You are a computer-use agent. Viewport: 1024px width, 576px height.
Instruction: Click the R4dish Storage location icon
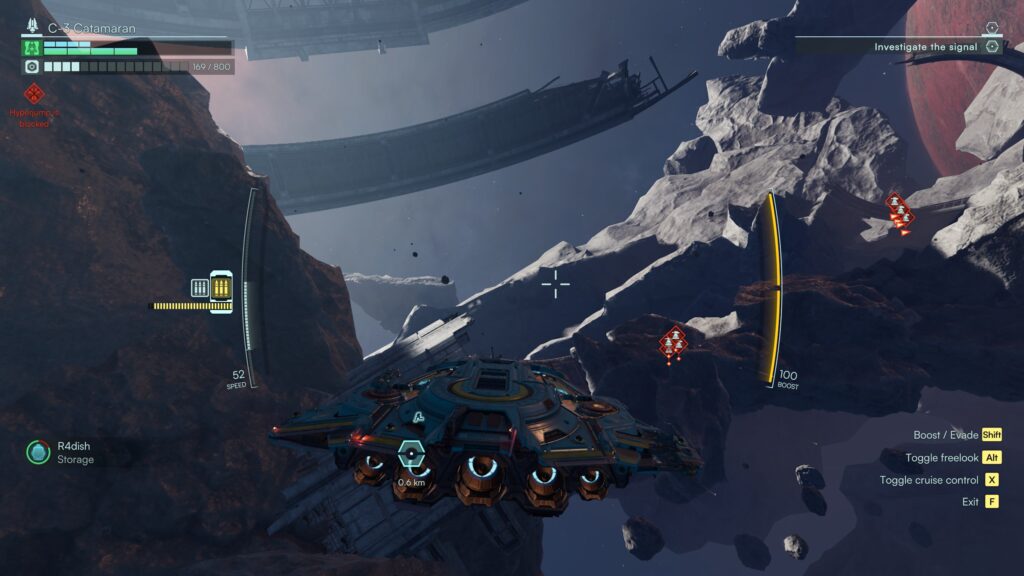click(x=38, y=453)
